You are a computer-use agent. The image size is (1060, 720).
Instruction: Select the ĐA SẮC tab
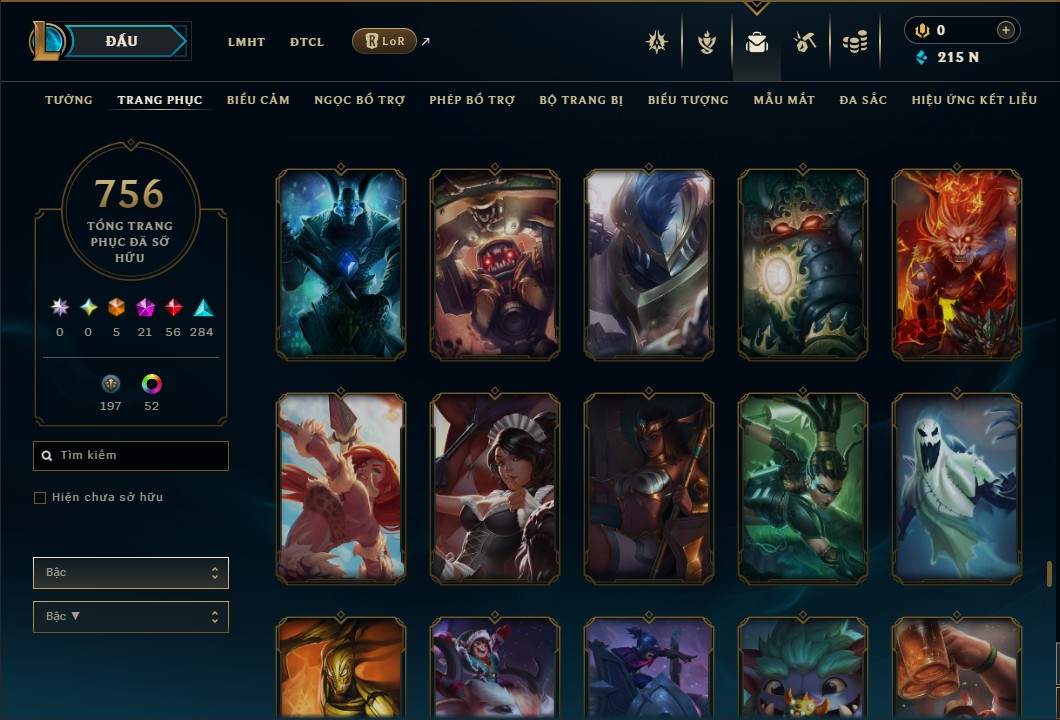pos(863,100)
